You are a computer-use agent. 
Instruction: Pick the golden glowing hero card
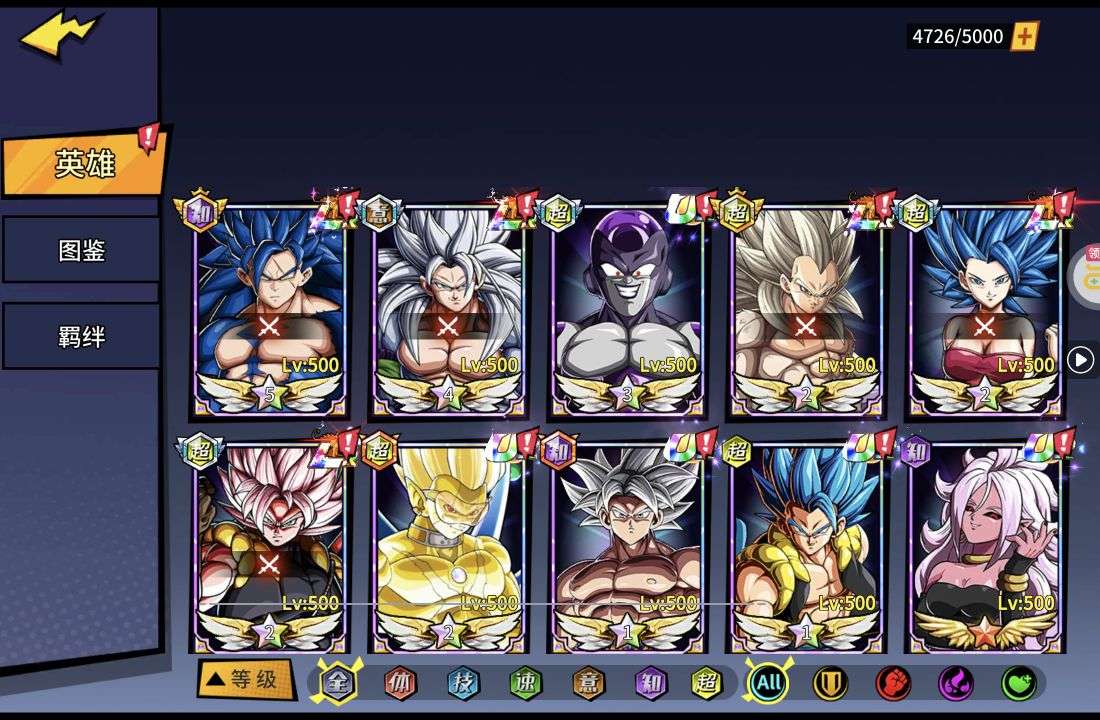[448, 547]
